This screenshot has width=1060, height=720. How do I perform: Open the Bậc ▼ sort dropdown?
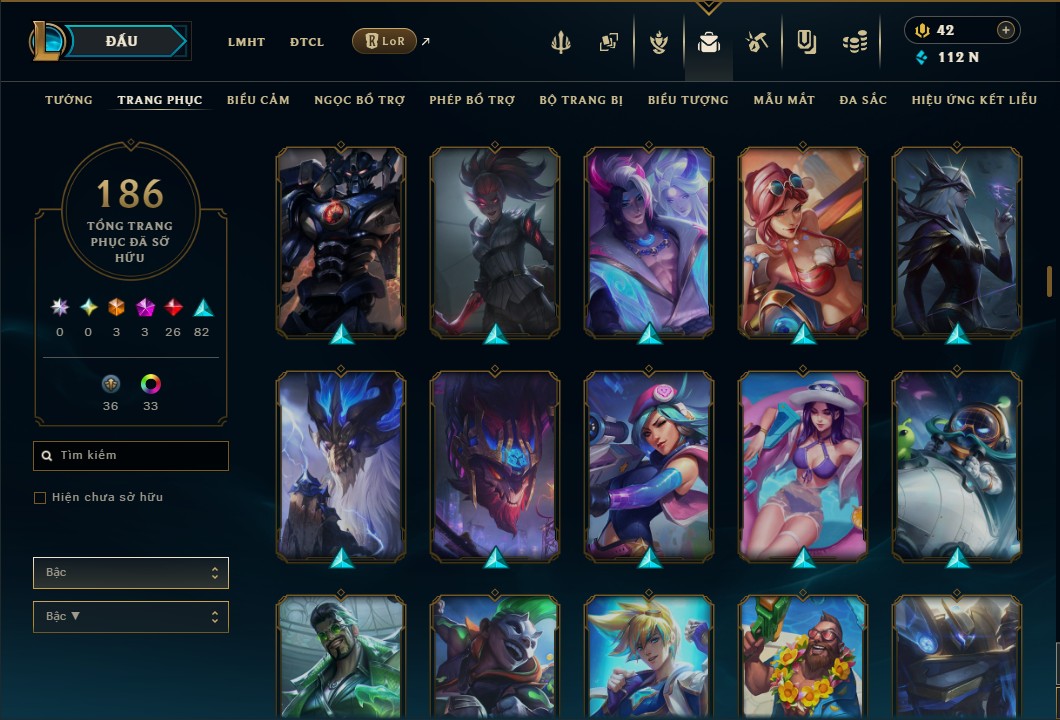click(131, 617)
